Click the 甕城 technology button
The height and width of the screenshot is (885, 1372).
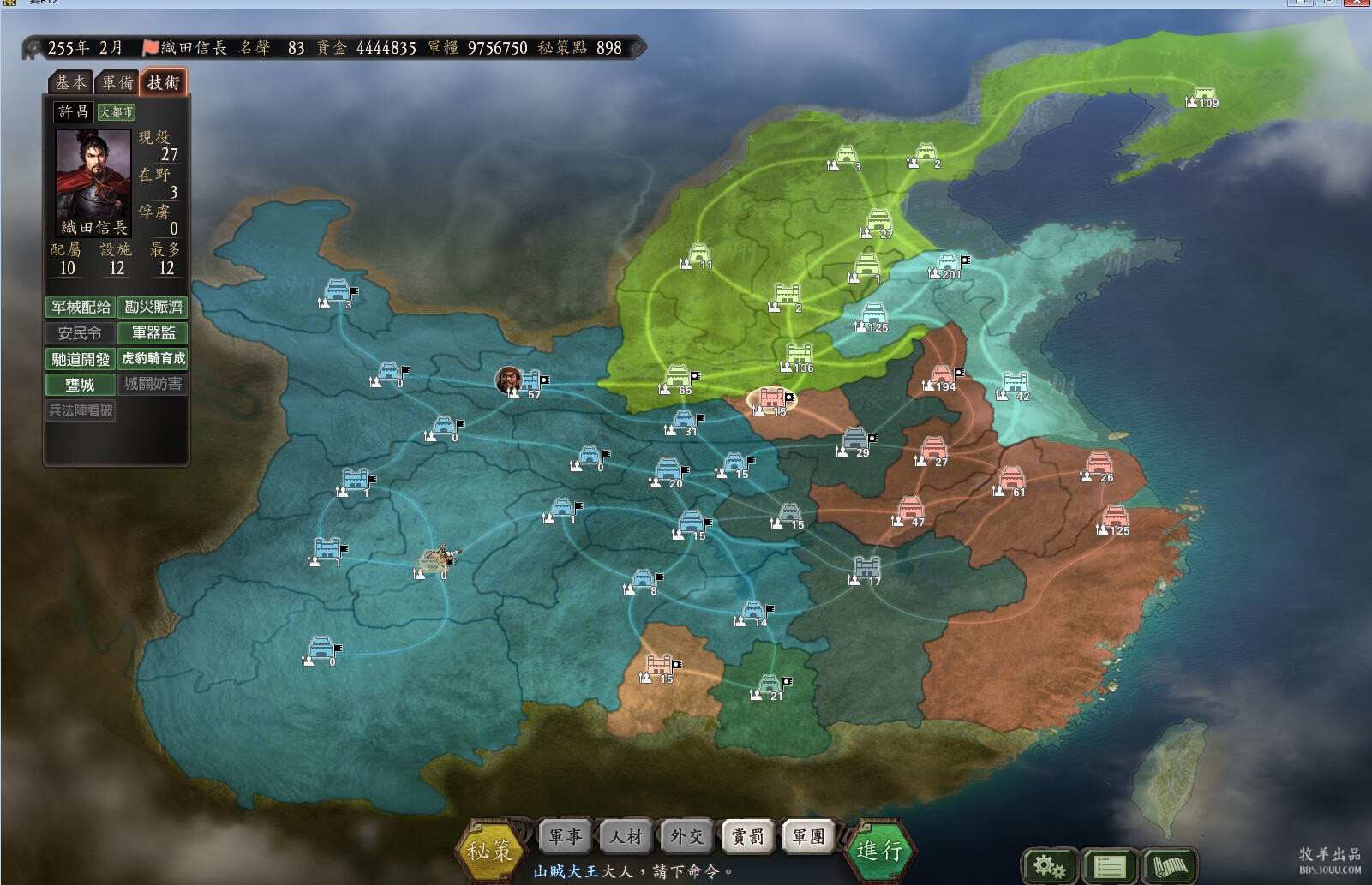(81, 385)
